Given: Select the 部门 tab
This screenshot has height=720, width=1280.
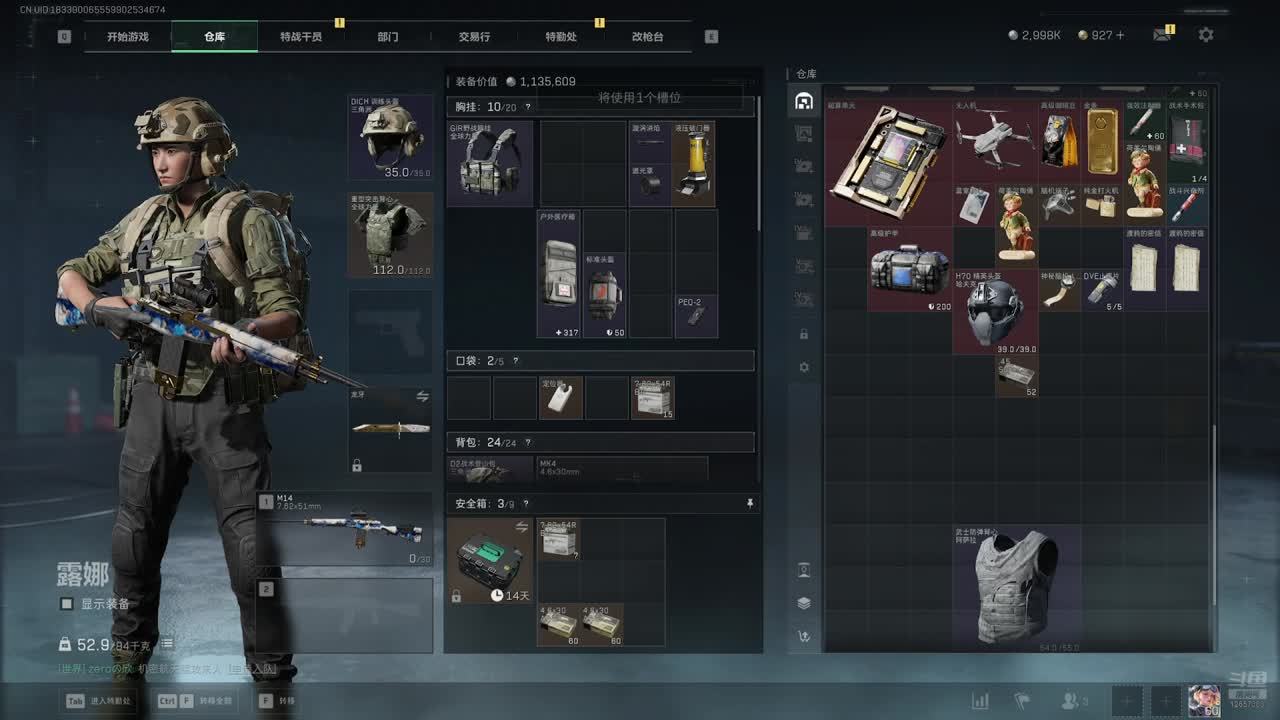Looking at the screenshot, I should [x=388, y=37].
